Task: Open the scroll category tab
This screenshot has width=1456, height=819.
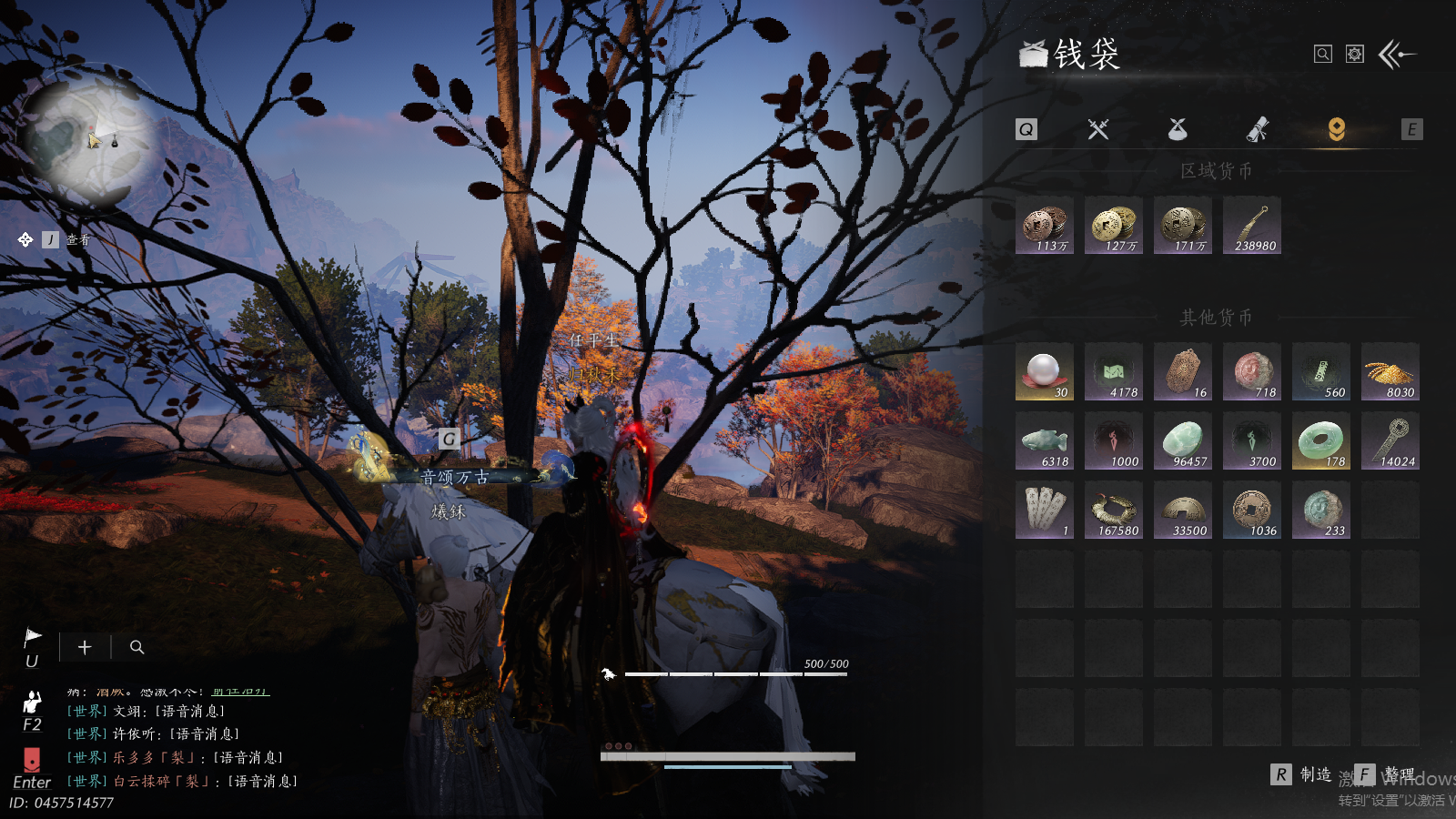Action: pos(1257,130)
